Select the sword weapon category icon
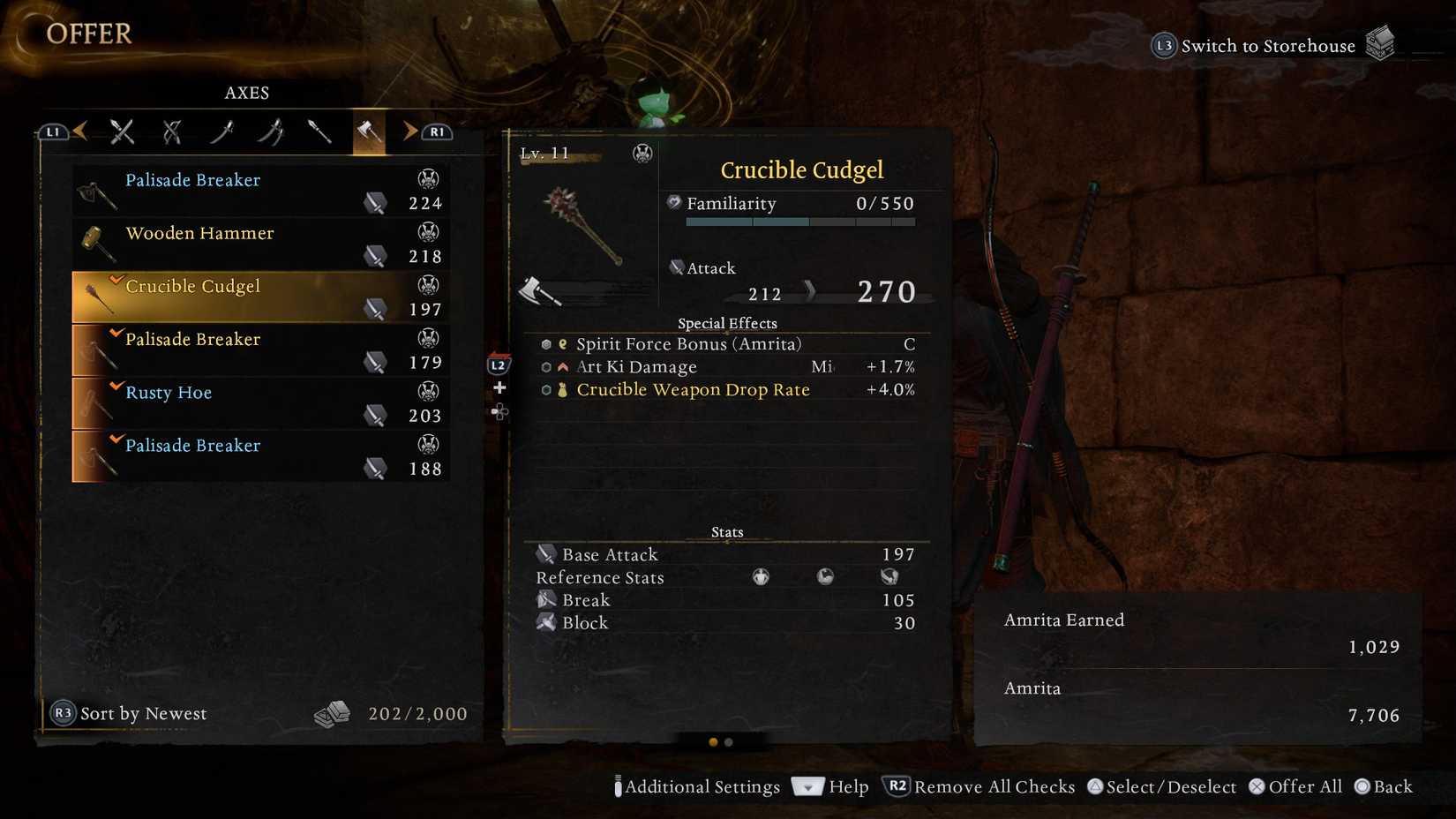This screenshot has height=819, width=1456. click(121, 131)
